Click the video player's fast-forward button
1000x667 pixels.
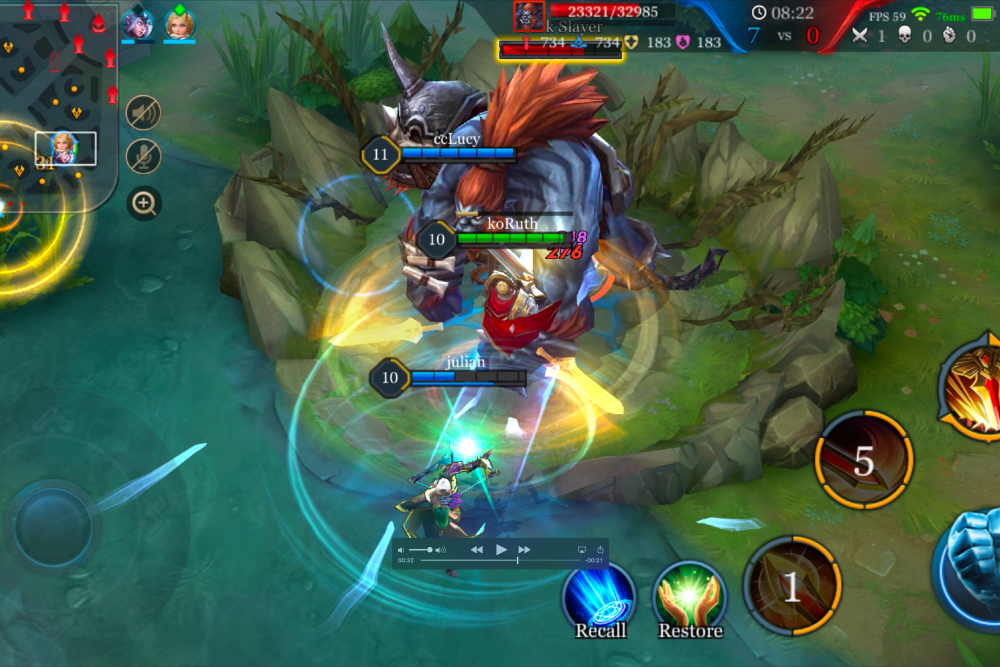tap(526, 550)
